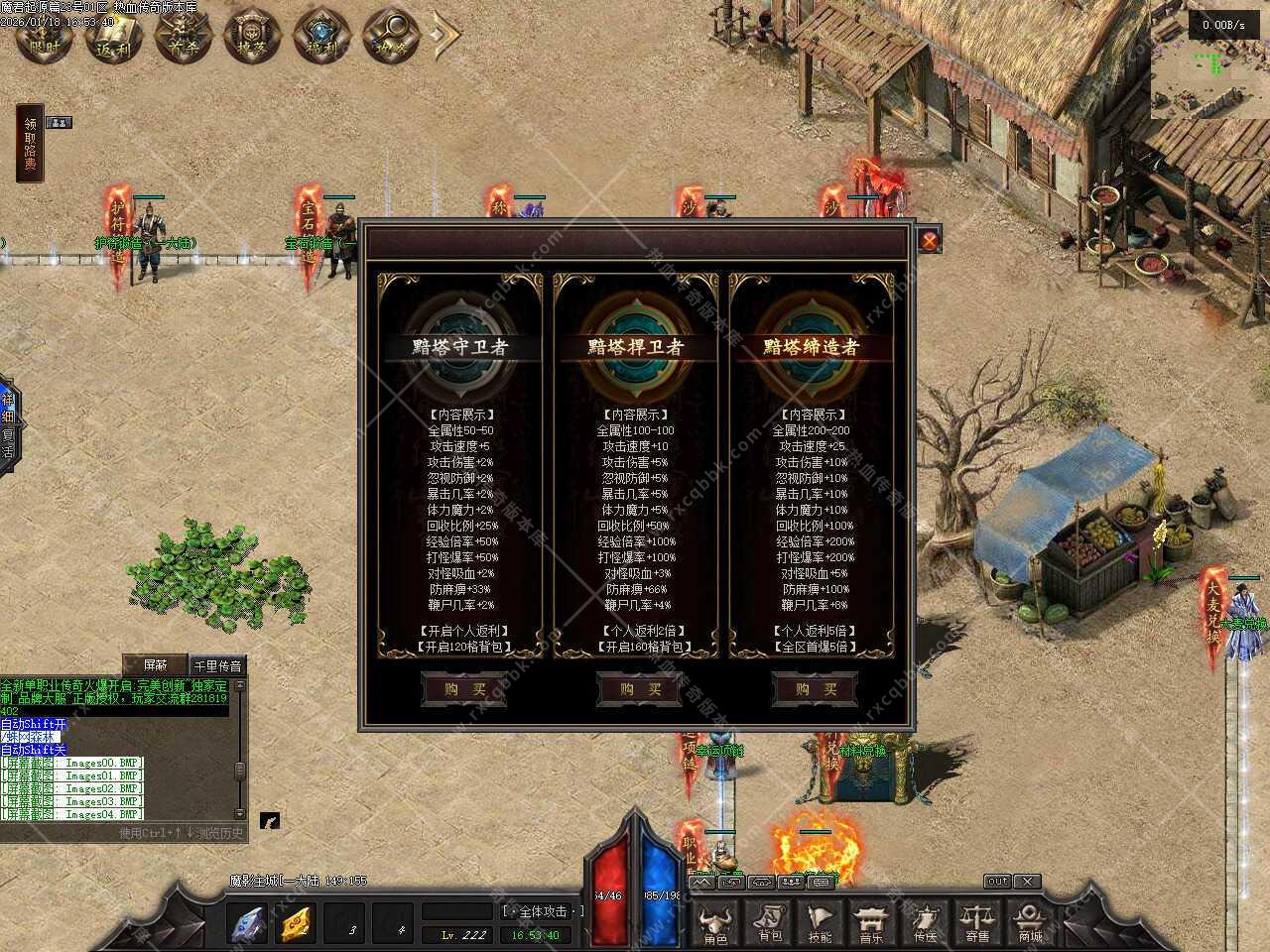Open the 角色 character panel
Viewport: 1270px width, 952px height.
[x=715, y=923]
